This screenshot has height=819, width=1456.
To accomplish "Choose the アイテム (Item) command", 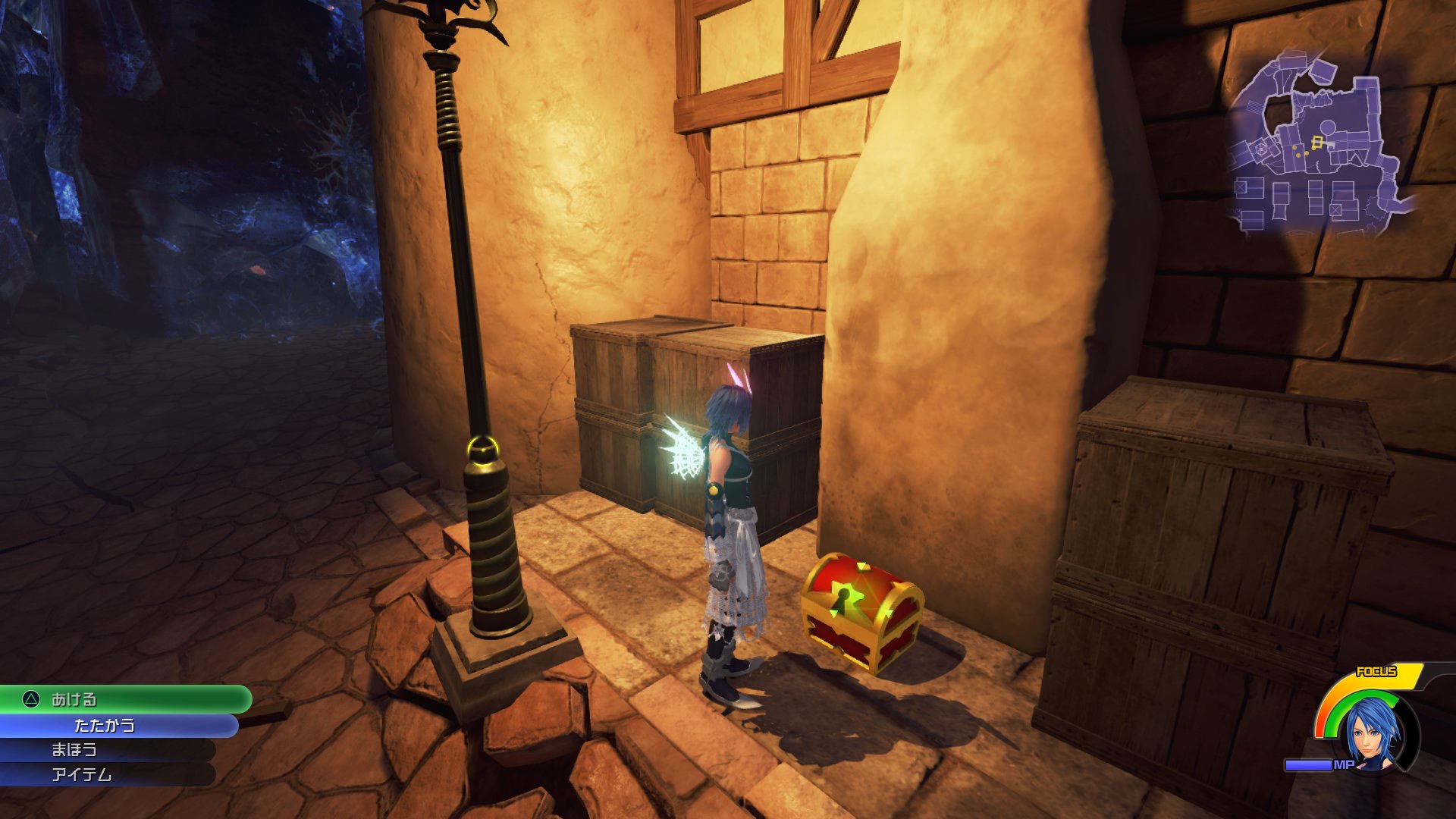I will 83,775.
